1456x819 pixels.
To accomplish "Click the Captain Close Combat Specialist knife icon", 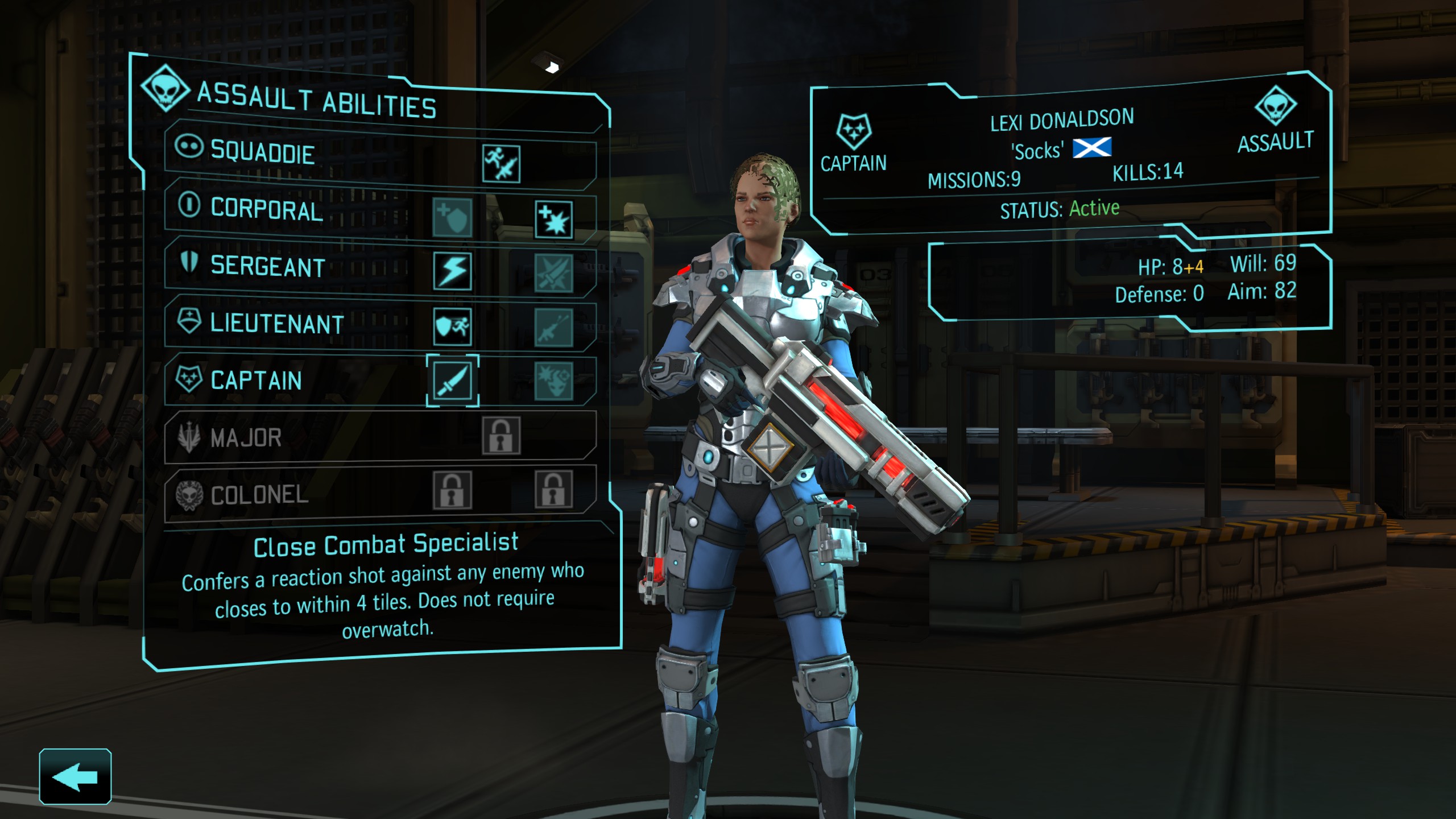I will [452, 380].
